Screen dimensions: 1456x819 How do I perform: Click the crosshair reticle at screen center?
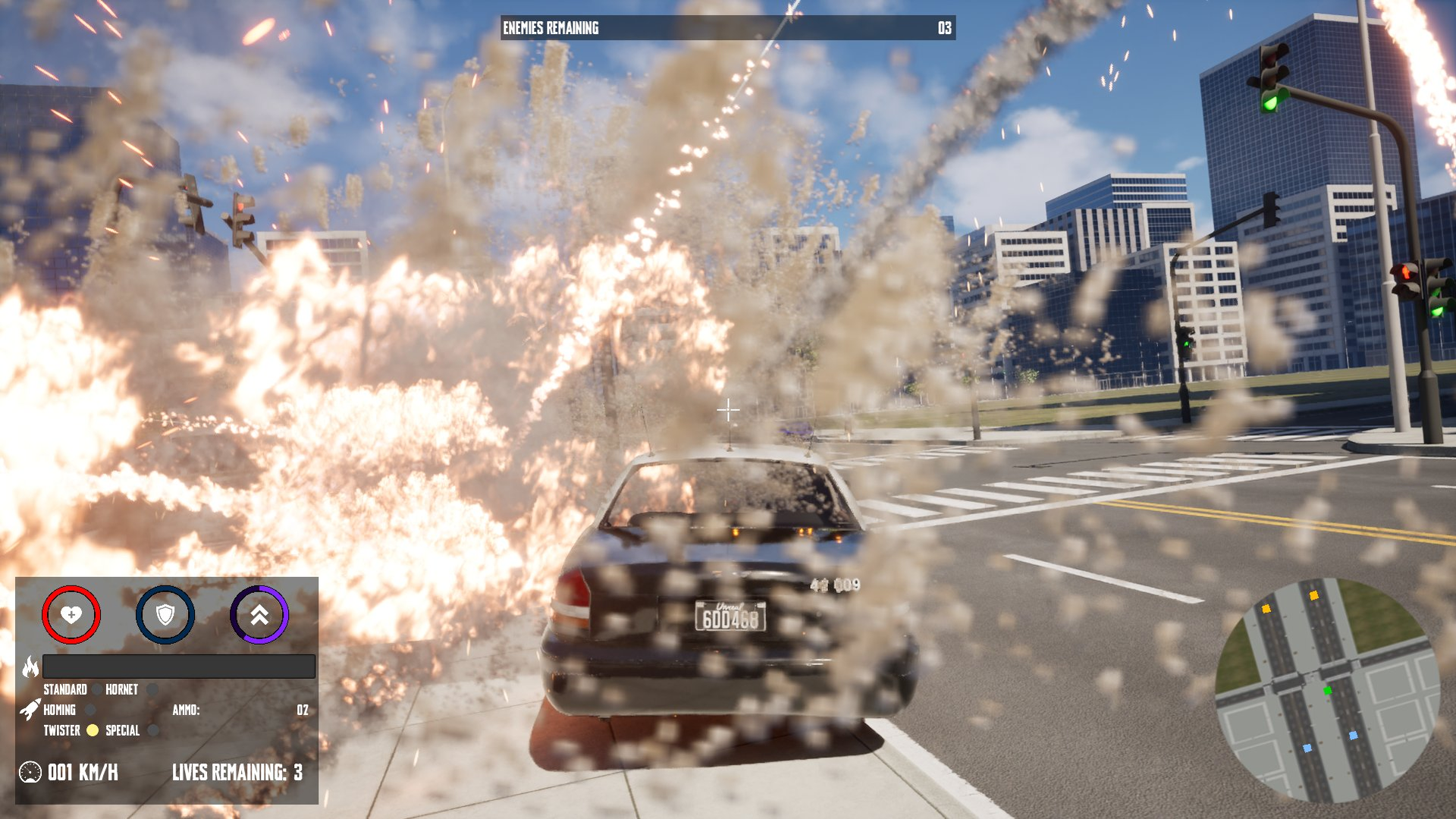click(730, 409)
